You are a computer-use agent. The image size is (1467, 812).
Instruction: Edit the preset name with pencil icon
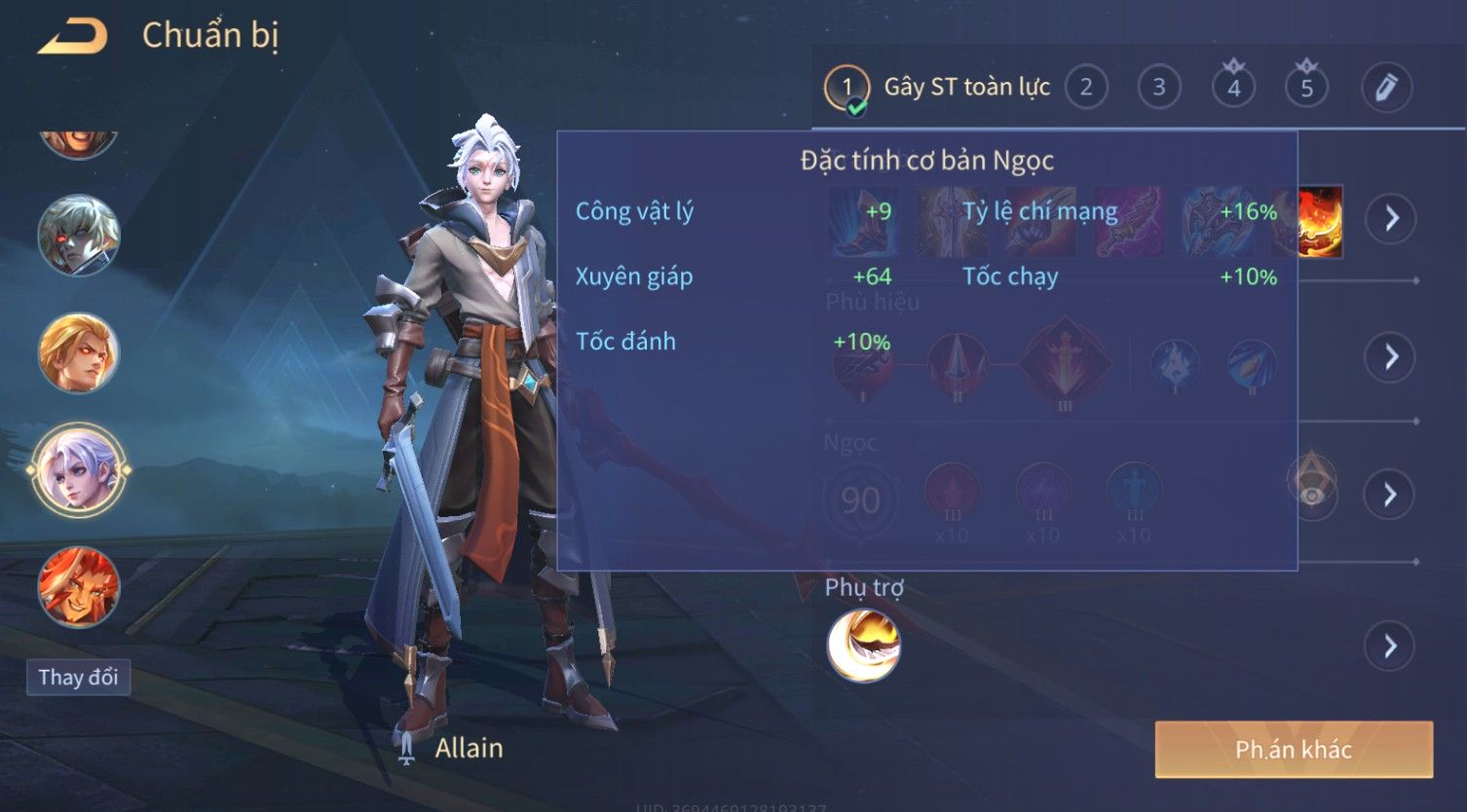(x=1386, y=88)
